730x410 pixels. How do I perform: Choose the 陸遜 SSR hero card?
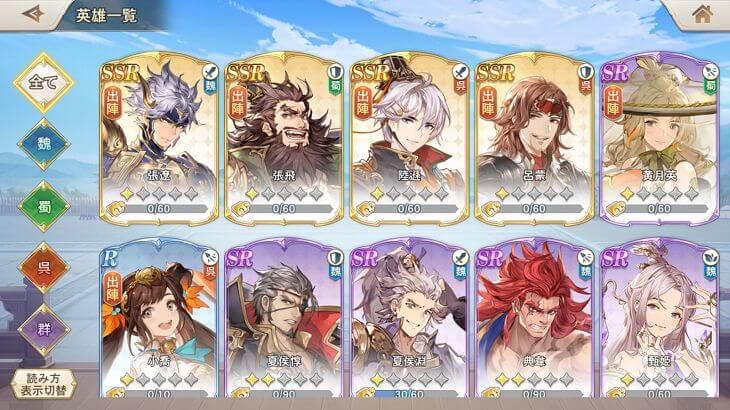coord(409,137)
